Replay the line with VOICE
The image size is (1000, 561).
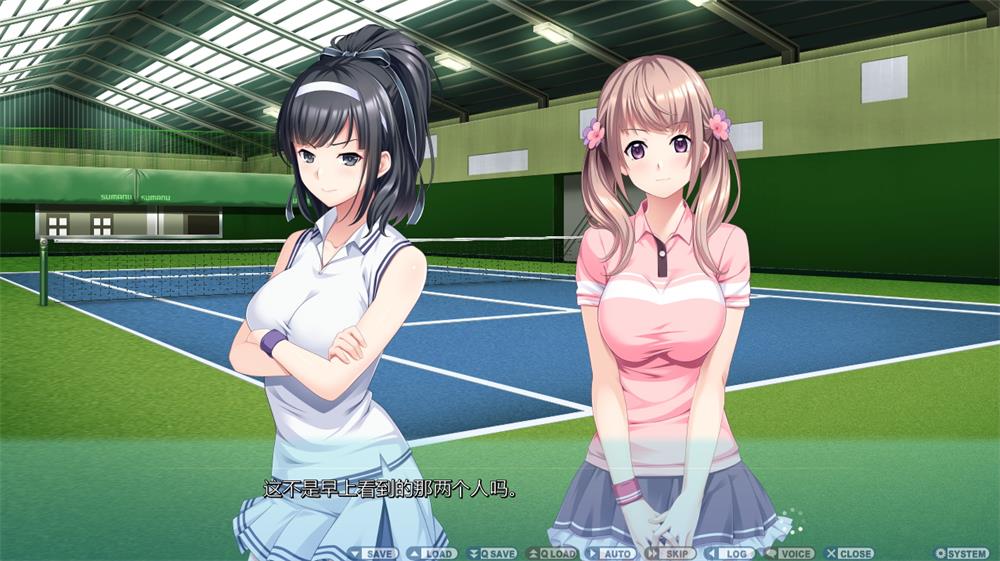pyautogui.click(x=790, y=553)
